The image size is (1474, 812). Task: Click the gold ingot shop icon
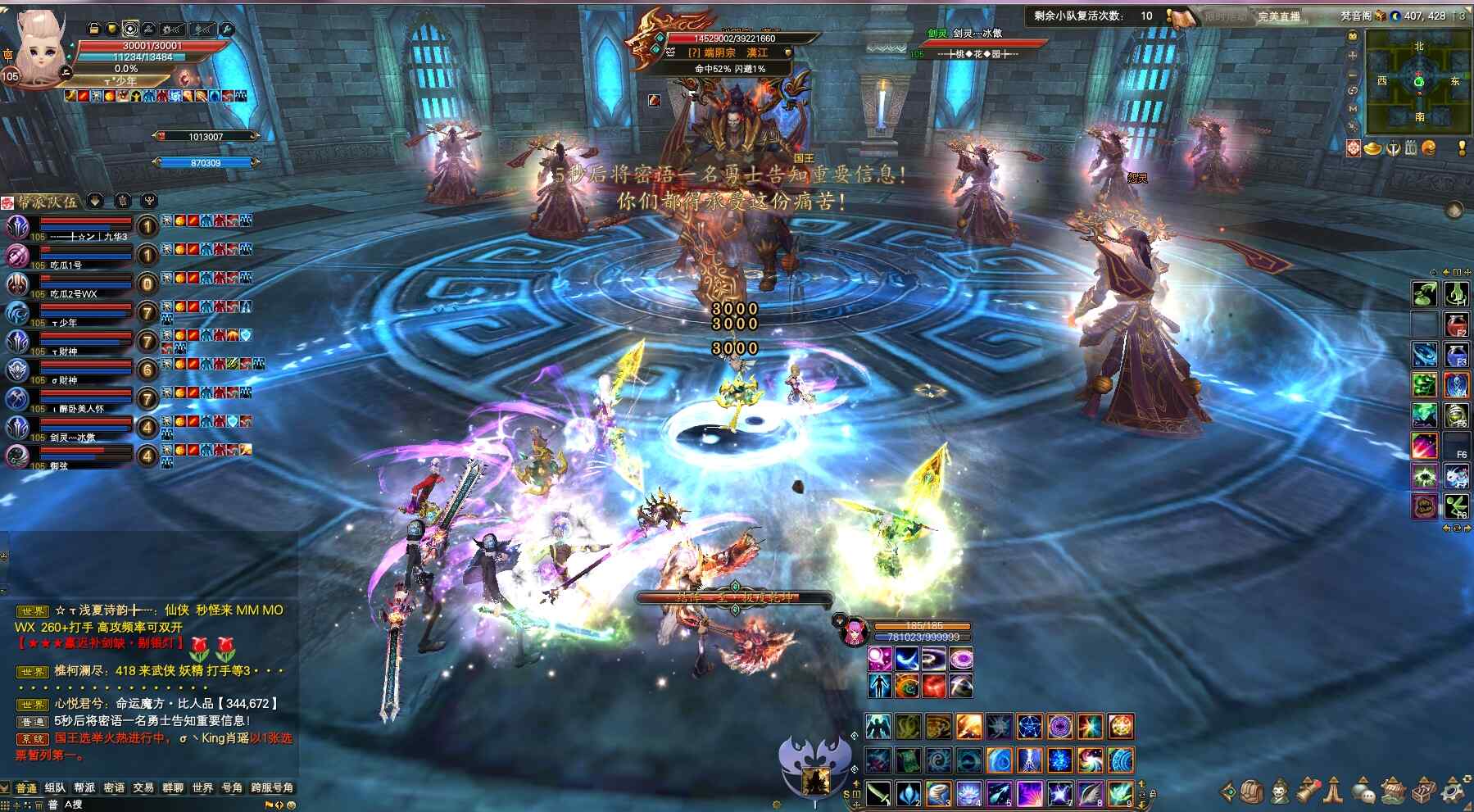click(x=1372, y=148)
